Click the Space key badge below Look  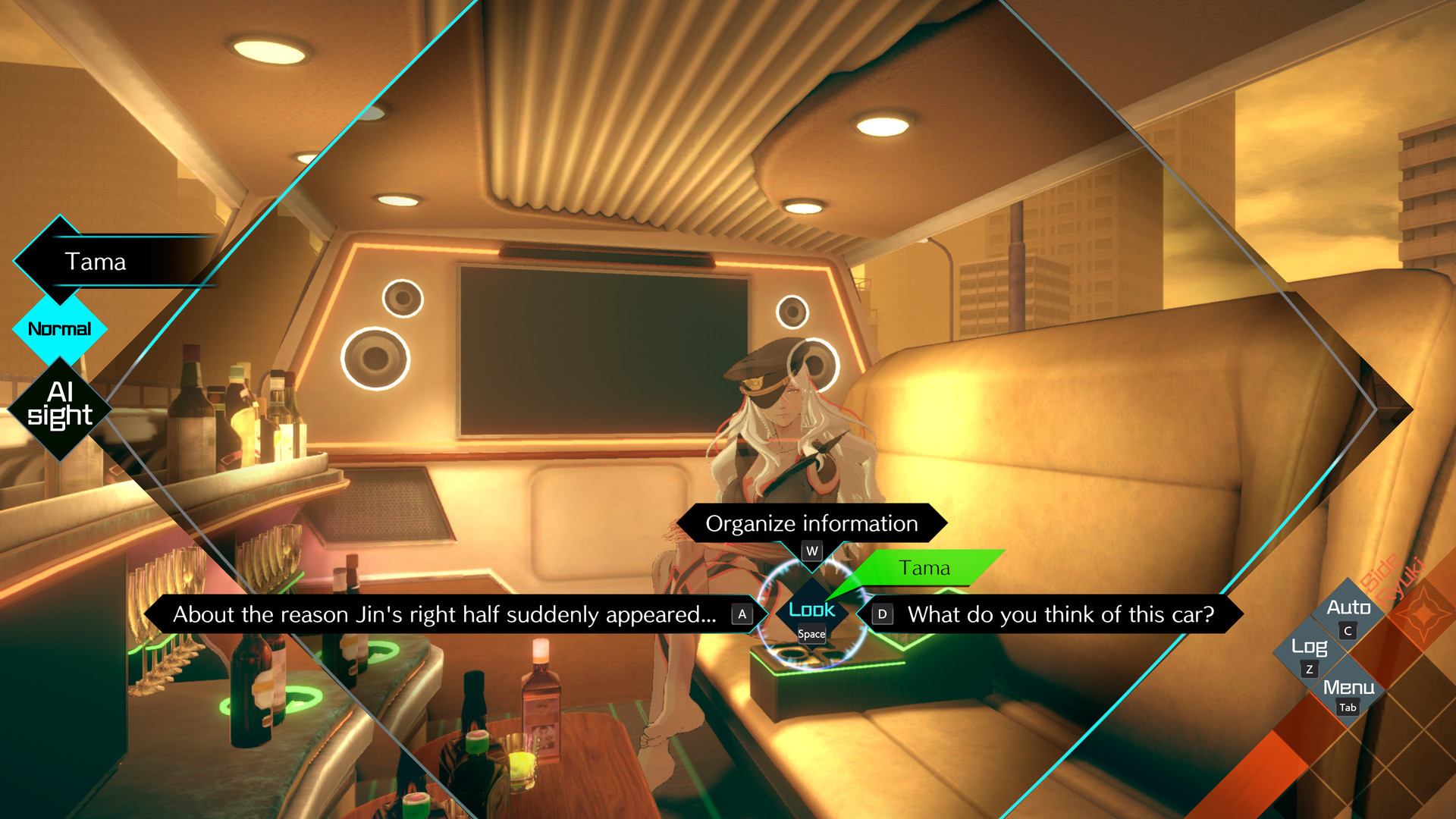click(x=810, y=634)
